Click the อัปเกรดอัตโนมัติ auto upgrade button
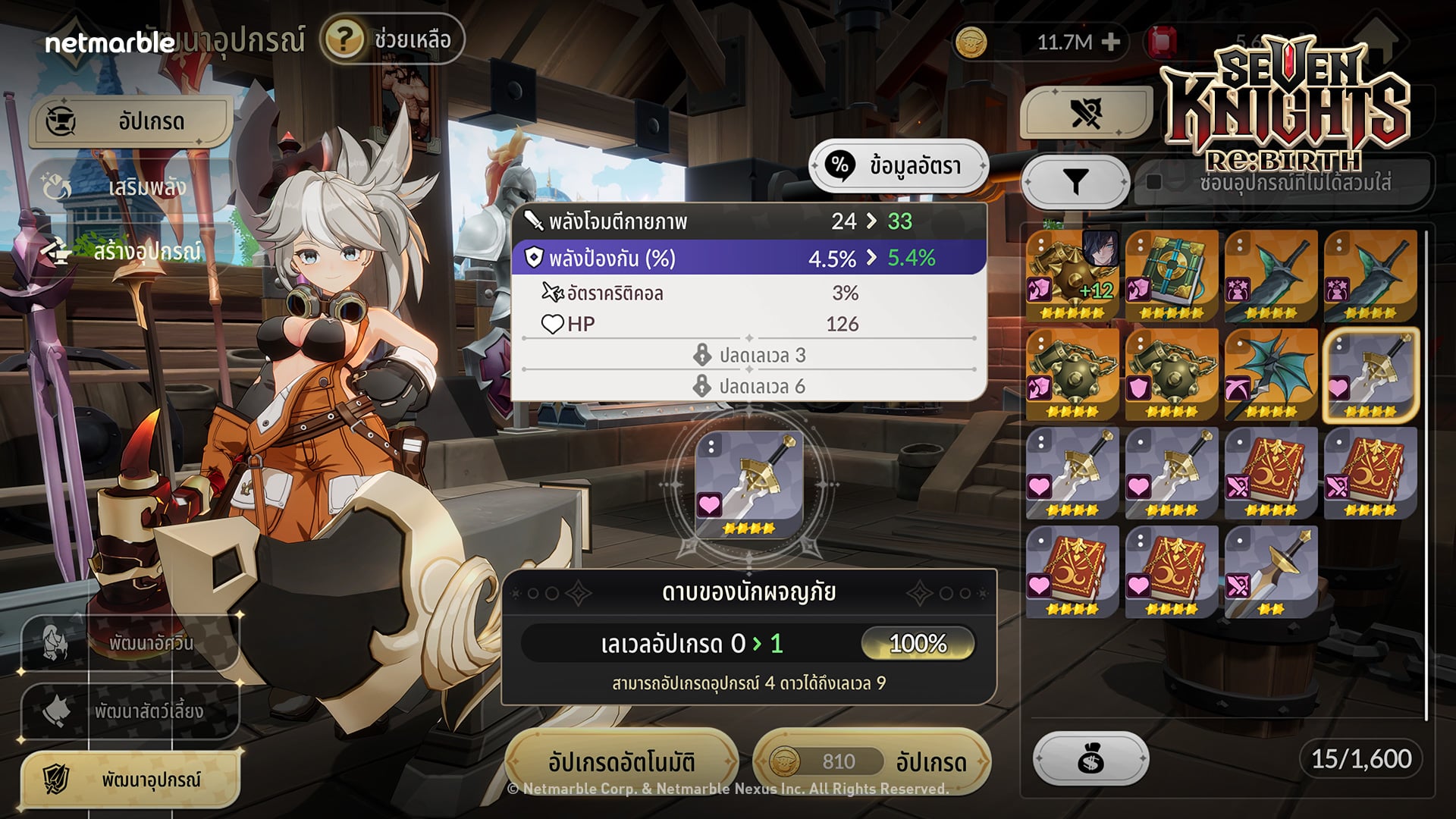Screen dimensions: 1456x819 pos(621,761)
